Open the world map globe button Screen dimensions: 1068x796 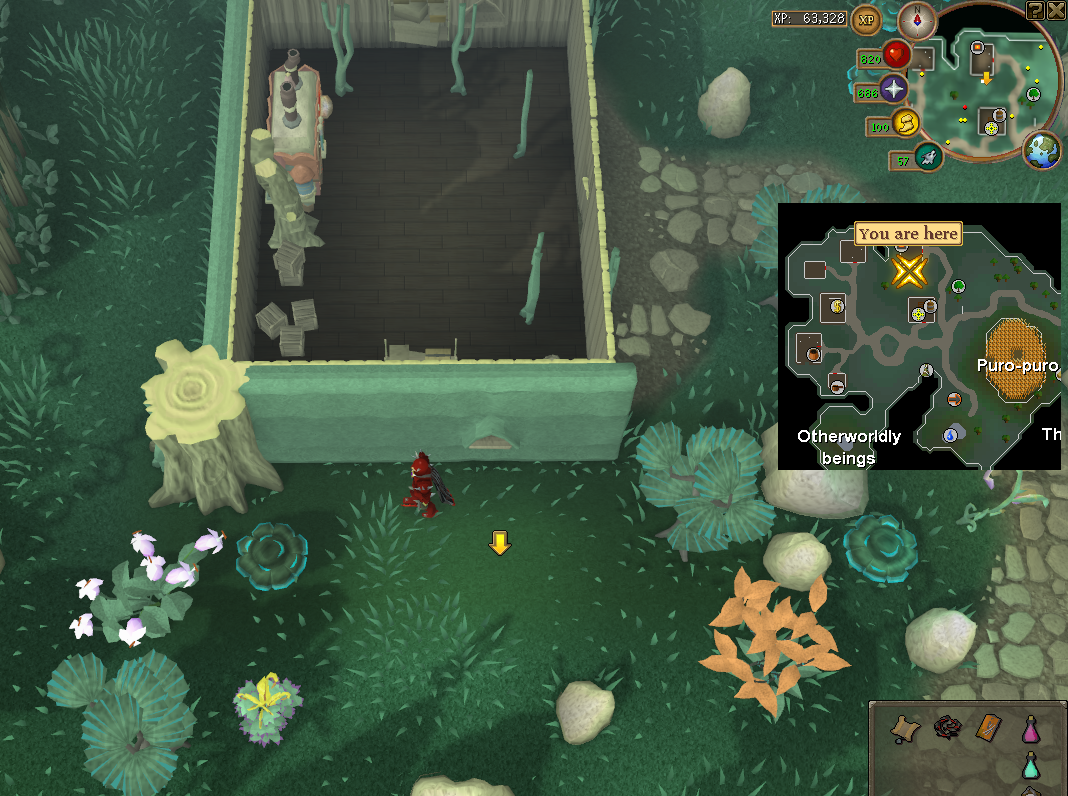tap(1042, 149)
